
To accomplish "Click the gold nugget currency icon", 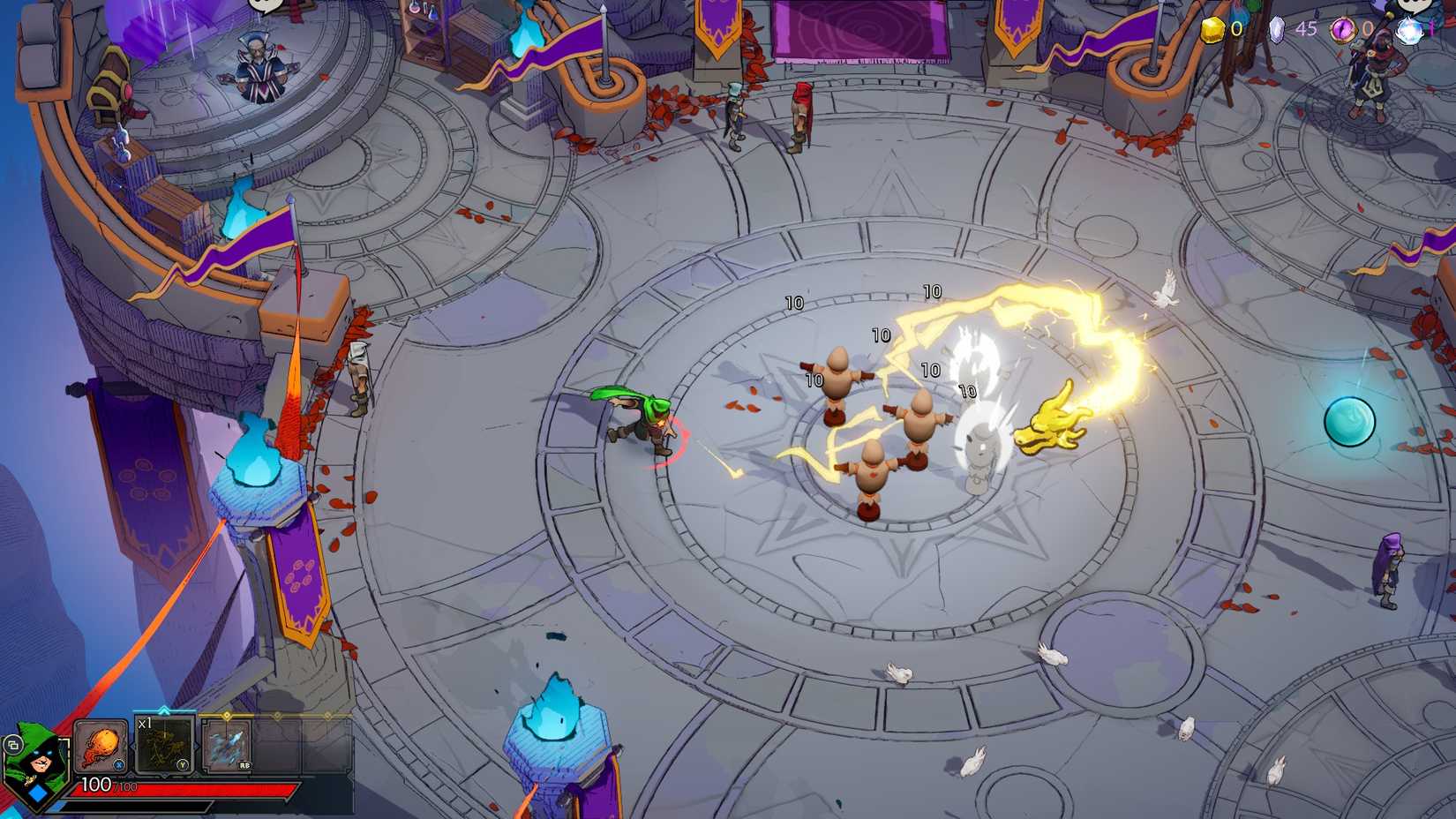I will point(1213,30).
